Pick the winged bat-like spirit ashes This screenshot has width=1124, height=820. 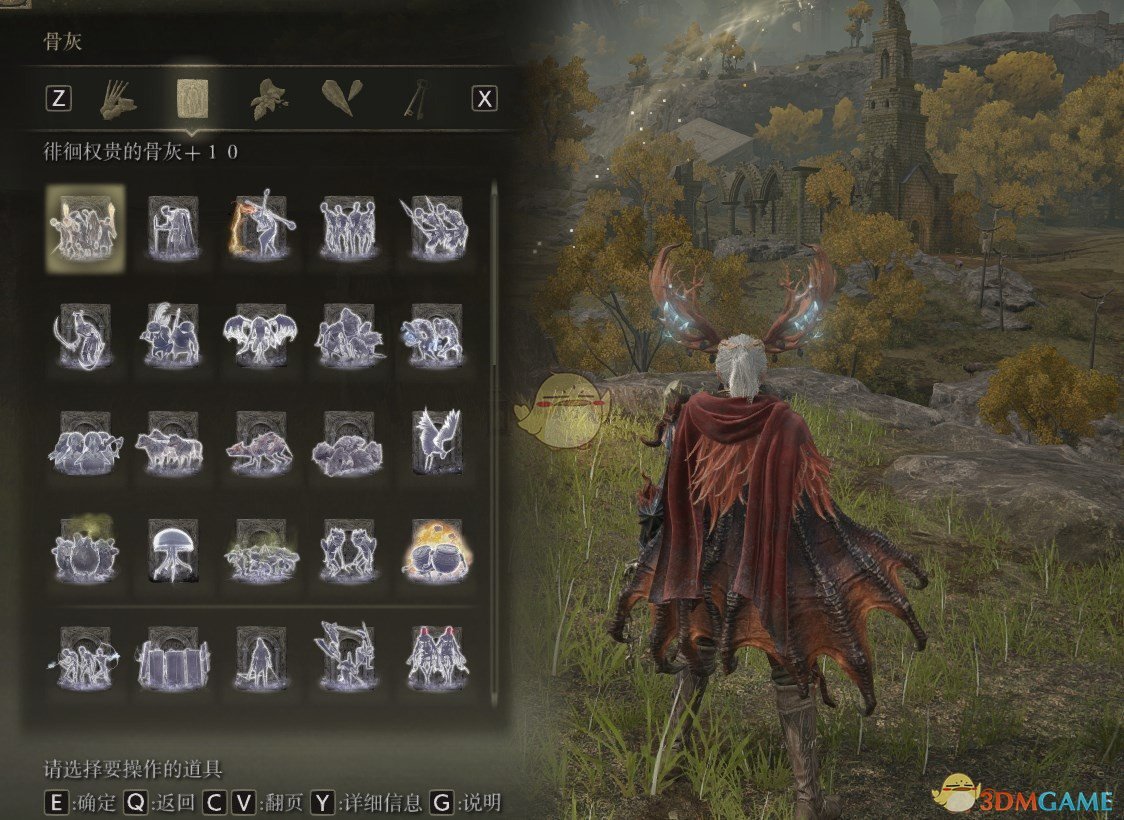click(x=261, y=337)
